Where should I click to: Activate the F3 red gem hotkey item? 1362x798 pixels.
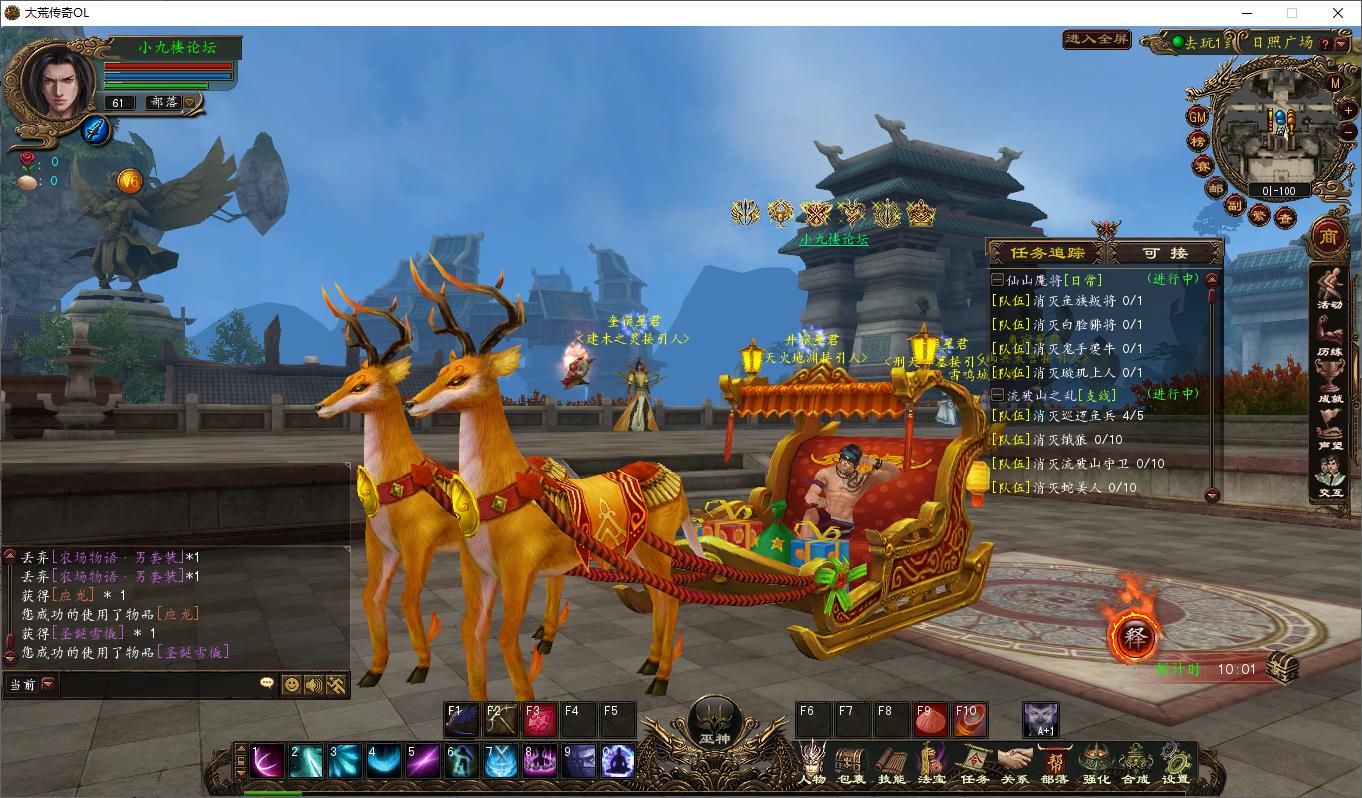[x=540, y=720]
